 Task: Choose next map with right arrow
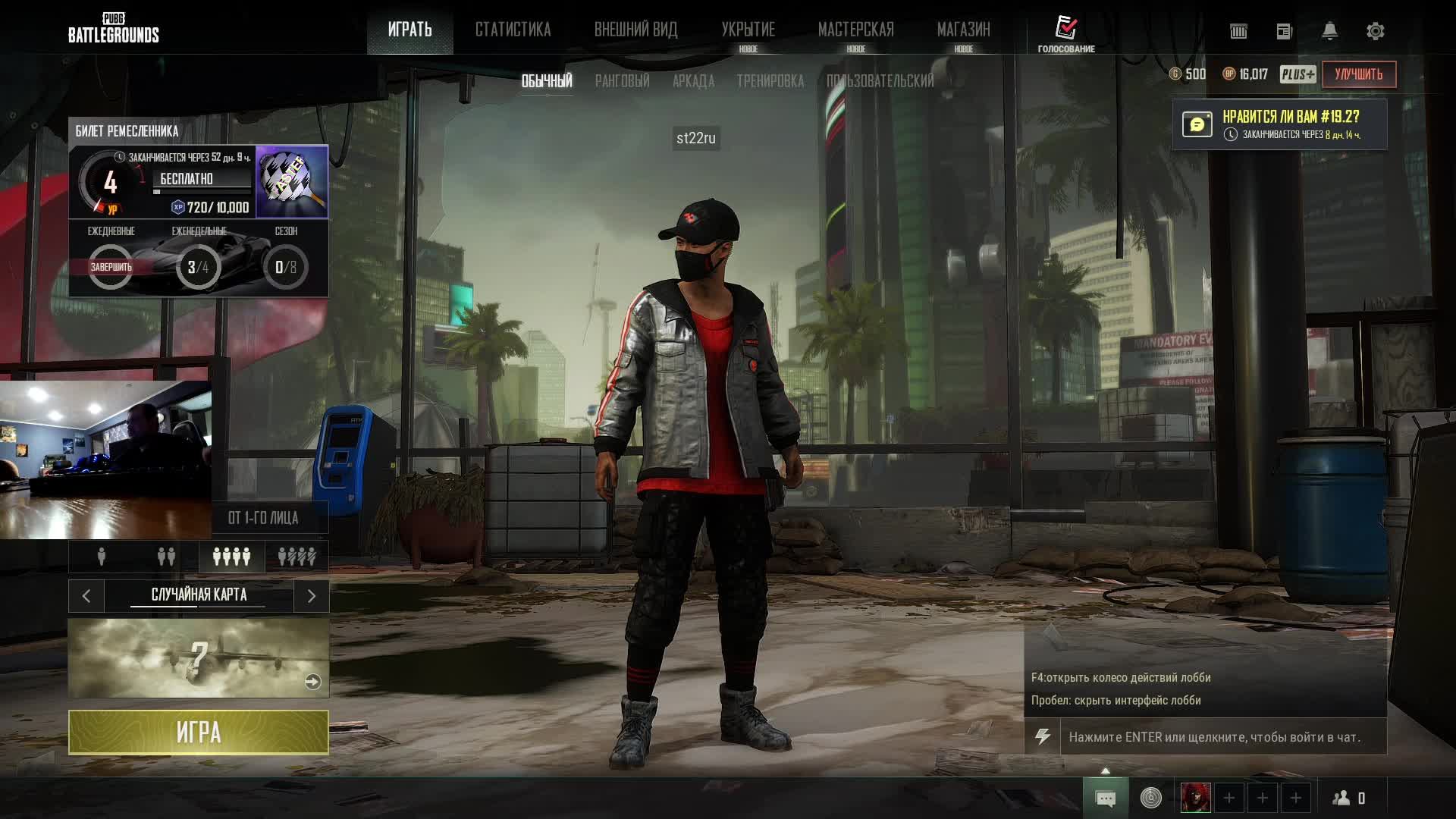[311, 596]
